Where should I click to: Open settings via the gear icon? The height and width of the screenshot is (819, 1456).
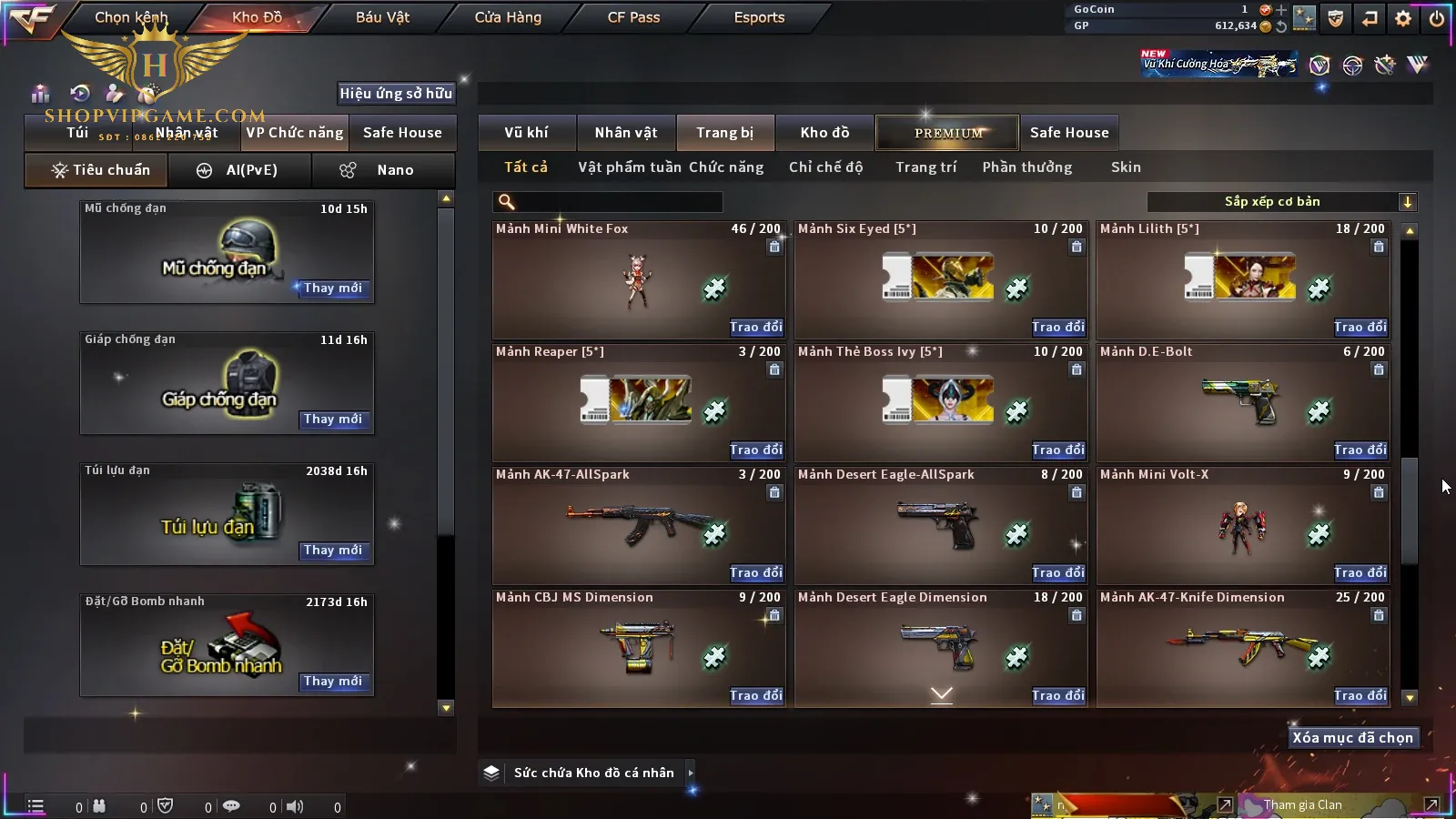tap(1403, 18)
